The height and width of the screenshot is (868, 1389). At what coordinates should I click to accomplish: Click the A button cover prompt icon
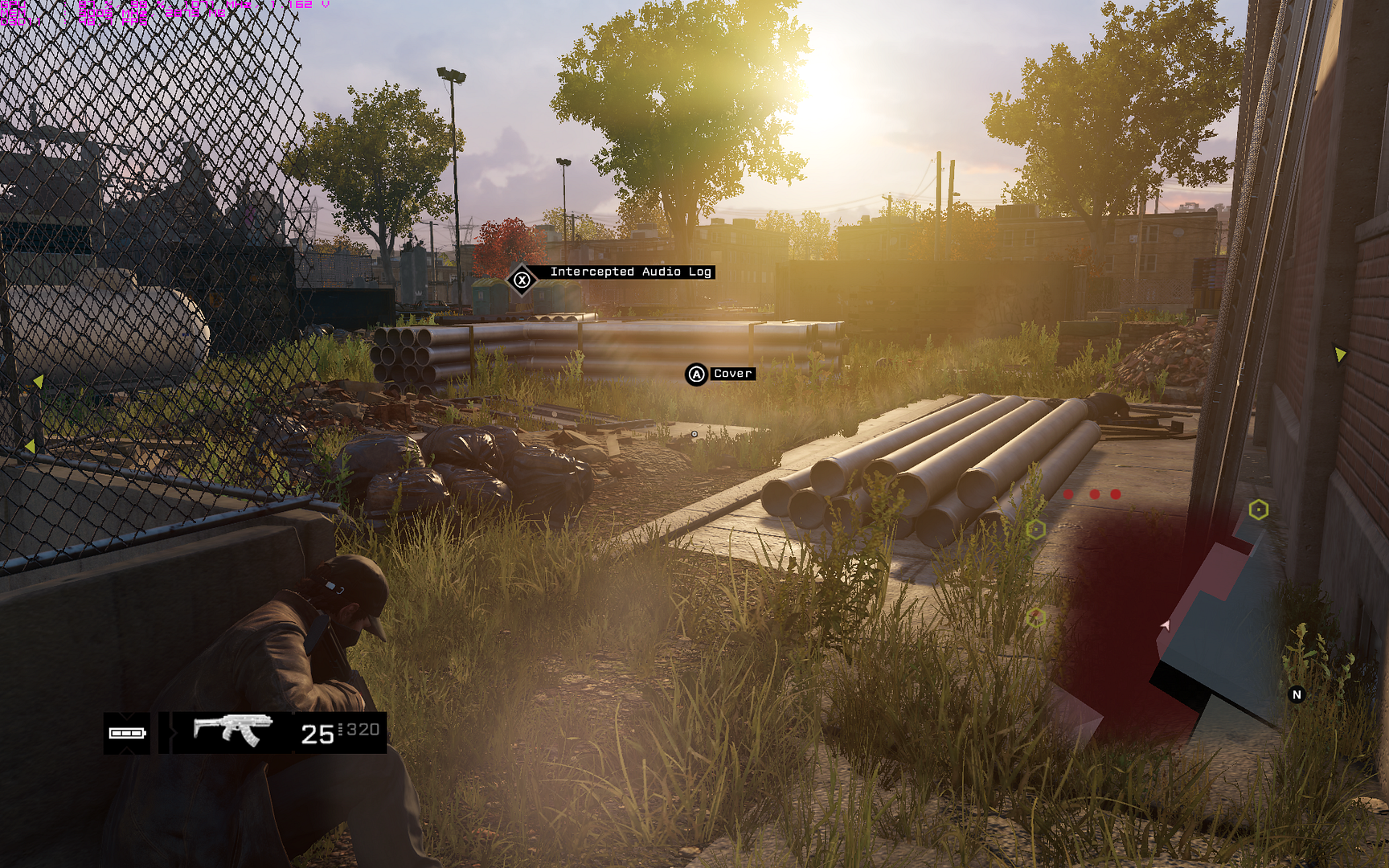tap(696, 375)
